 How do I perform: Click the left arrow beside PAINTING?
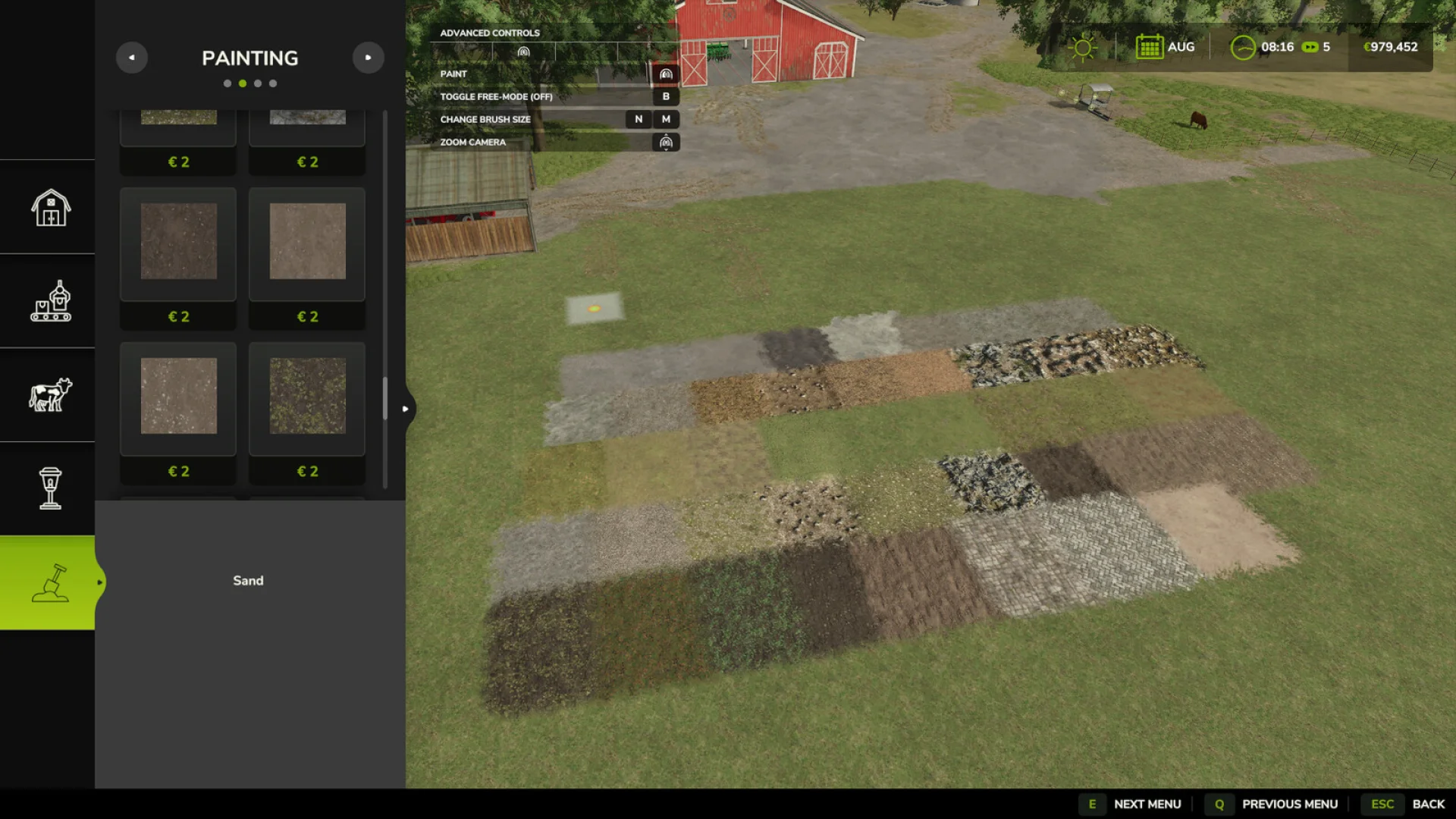132,58
